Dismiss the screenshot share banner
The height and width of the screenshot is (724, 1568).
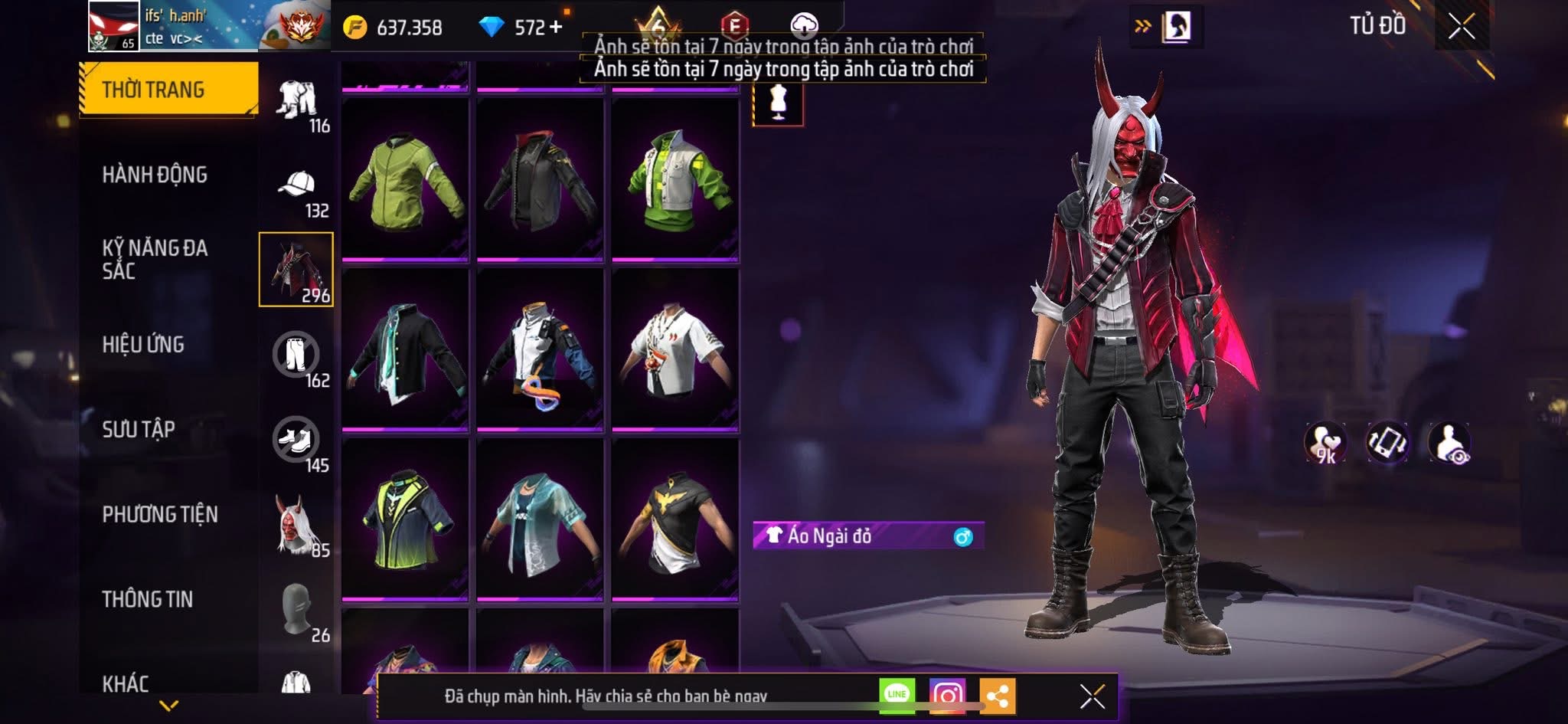[1092, 696]
